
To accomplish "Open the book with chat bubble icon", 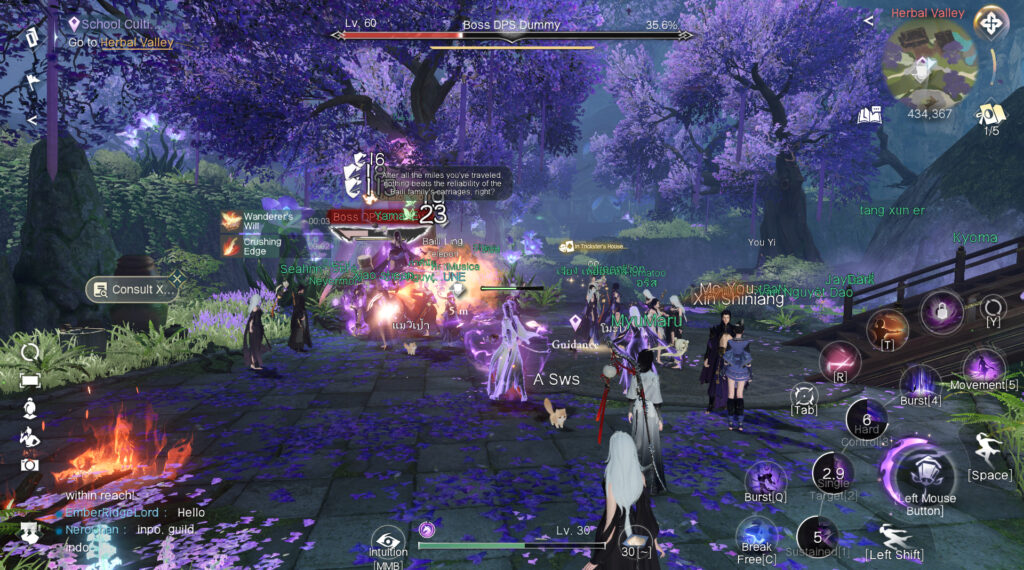I will click(x=870, y=115).
